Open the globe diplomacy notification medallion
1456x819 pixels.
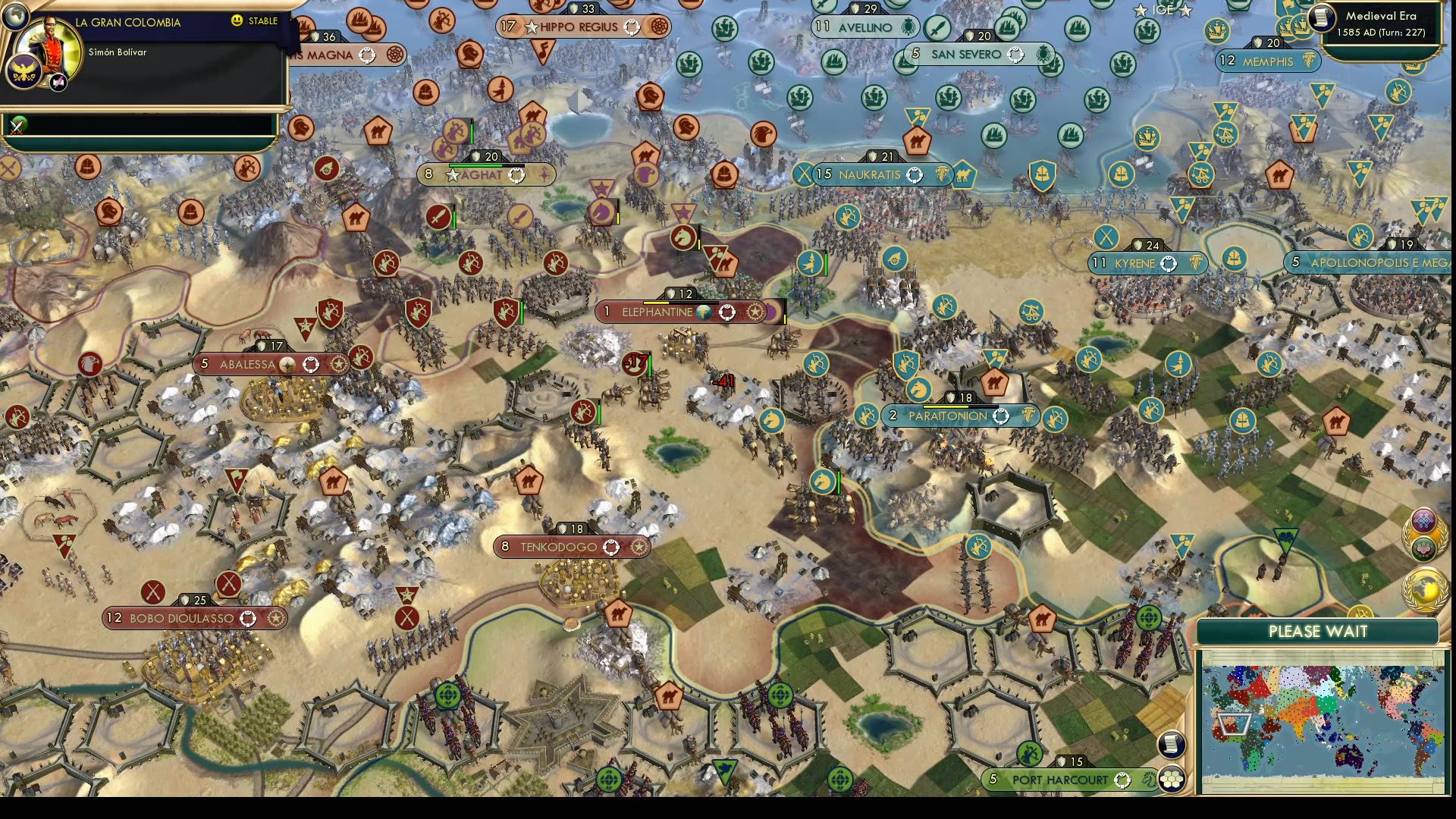click(1427, 588)
